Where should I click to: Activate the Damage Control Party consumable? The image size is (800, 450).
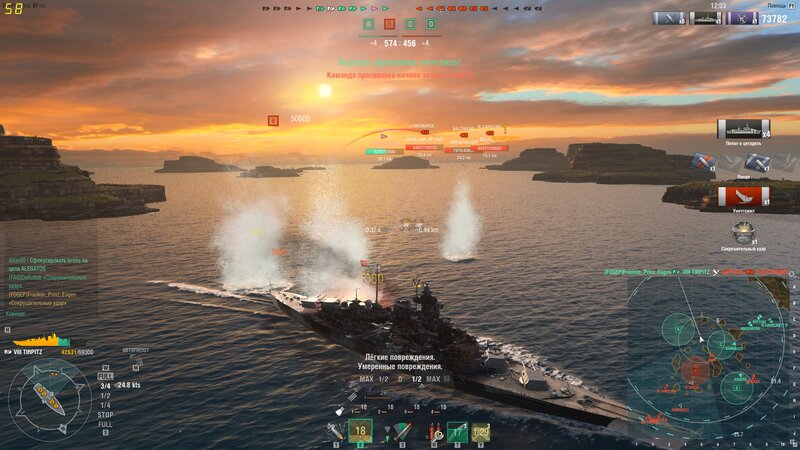436,433
